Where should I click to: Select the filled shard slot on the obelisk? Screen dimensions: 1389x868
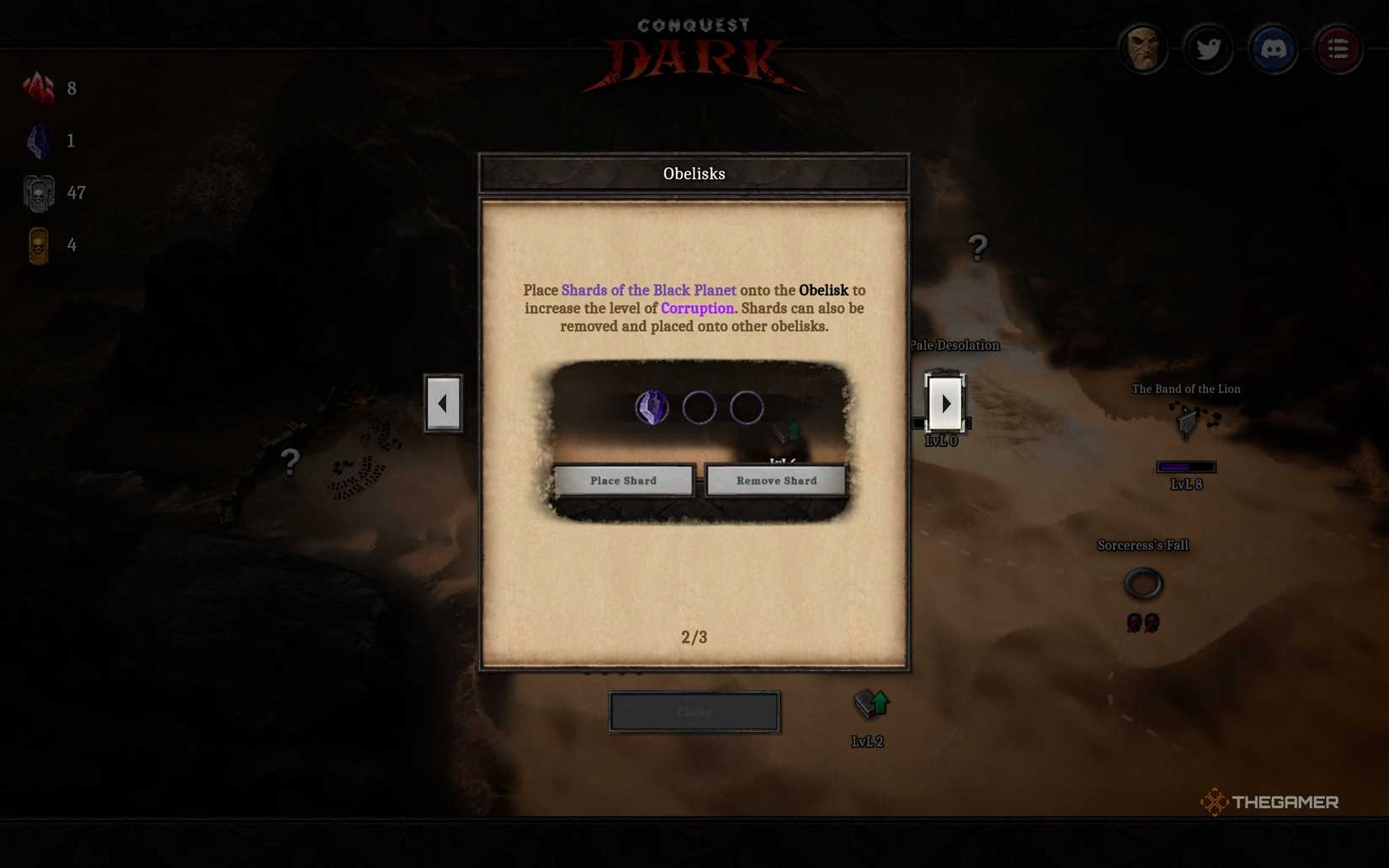click(x=652, y=407)
